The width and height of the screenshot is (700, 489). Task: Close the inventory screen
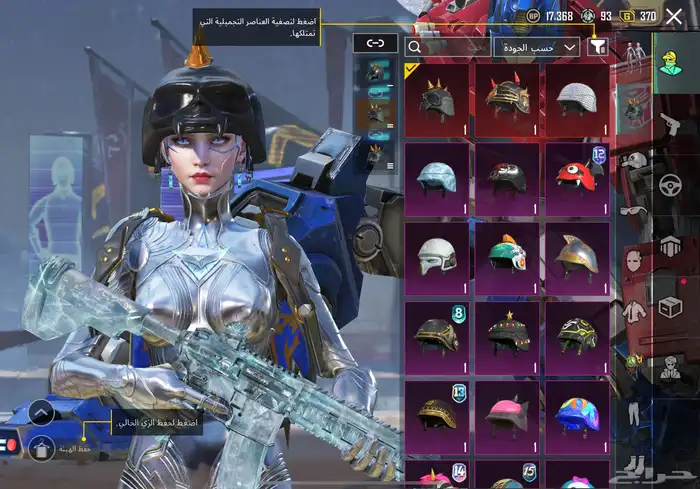click(673, 16)
